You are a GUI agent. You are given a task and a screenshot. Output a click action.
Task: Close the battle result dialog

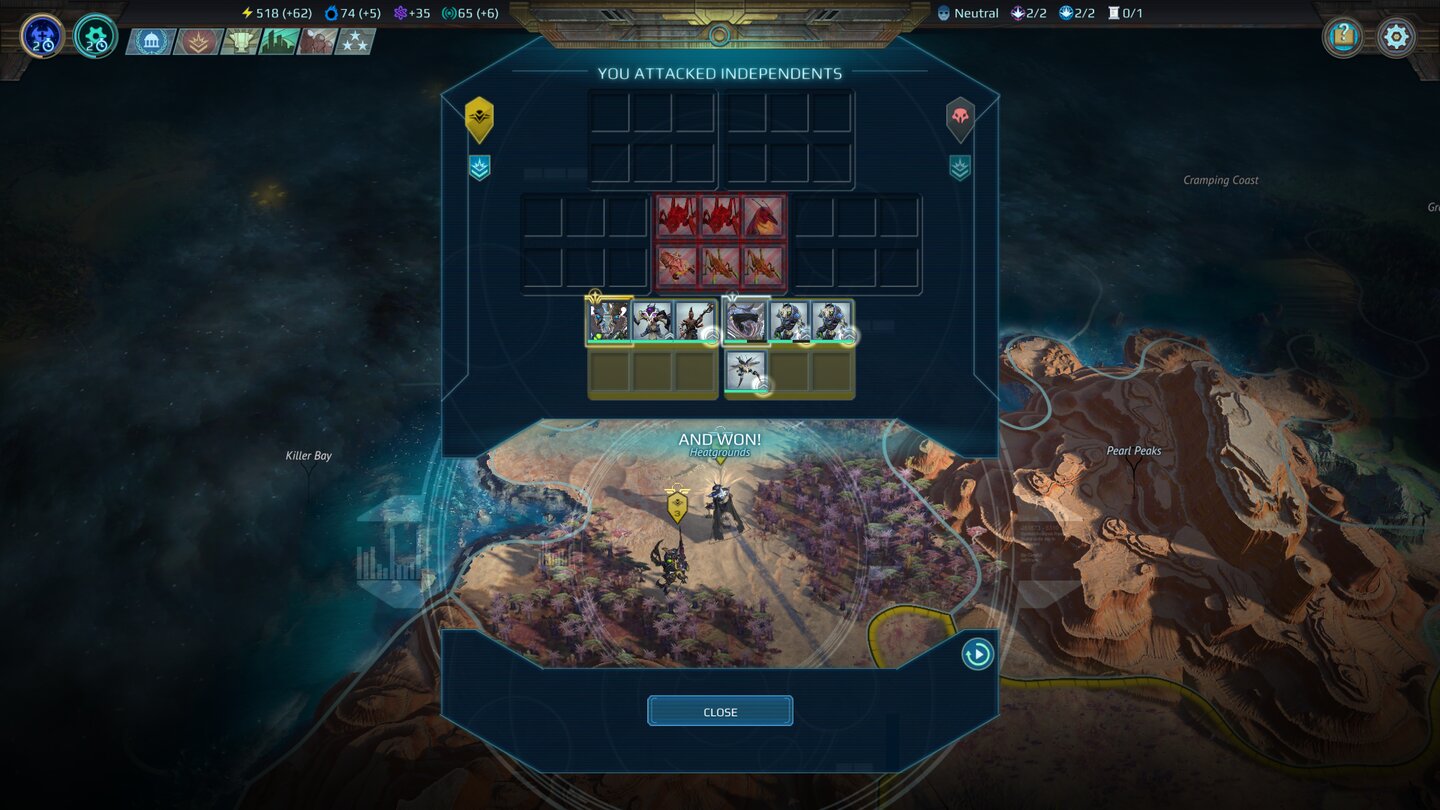720,711
